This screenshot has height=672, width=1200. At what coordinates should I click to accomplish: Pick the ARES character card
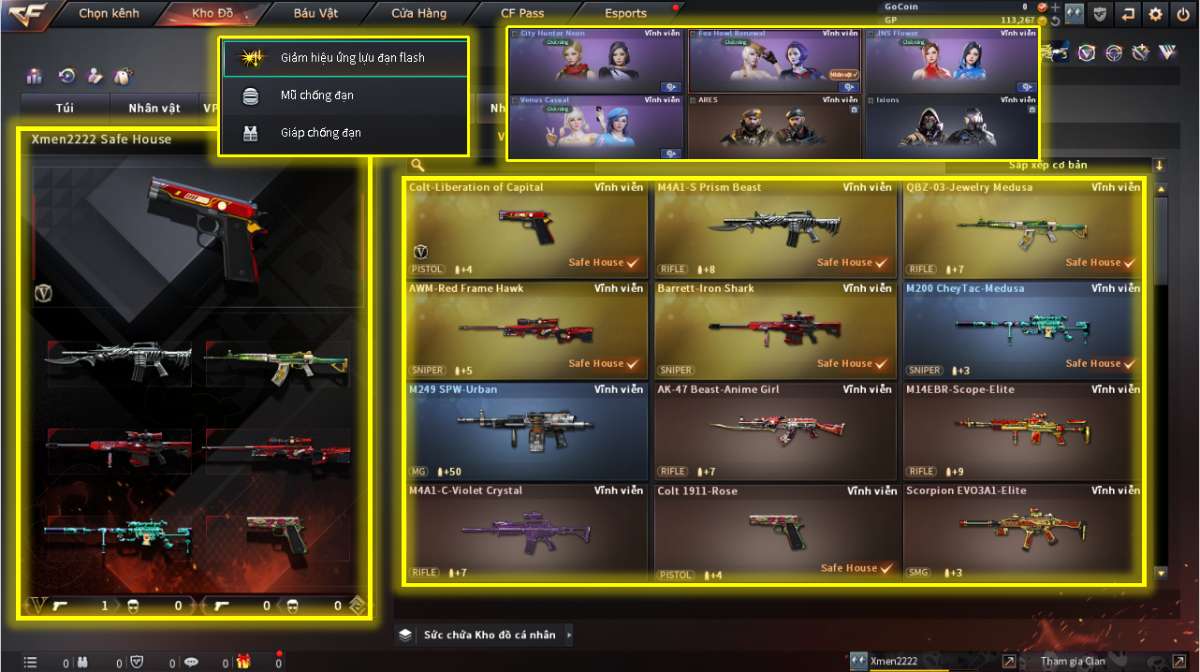(773, 126)
